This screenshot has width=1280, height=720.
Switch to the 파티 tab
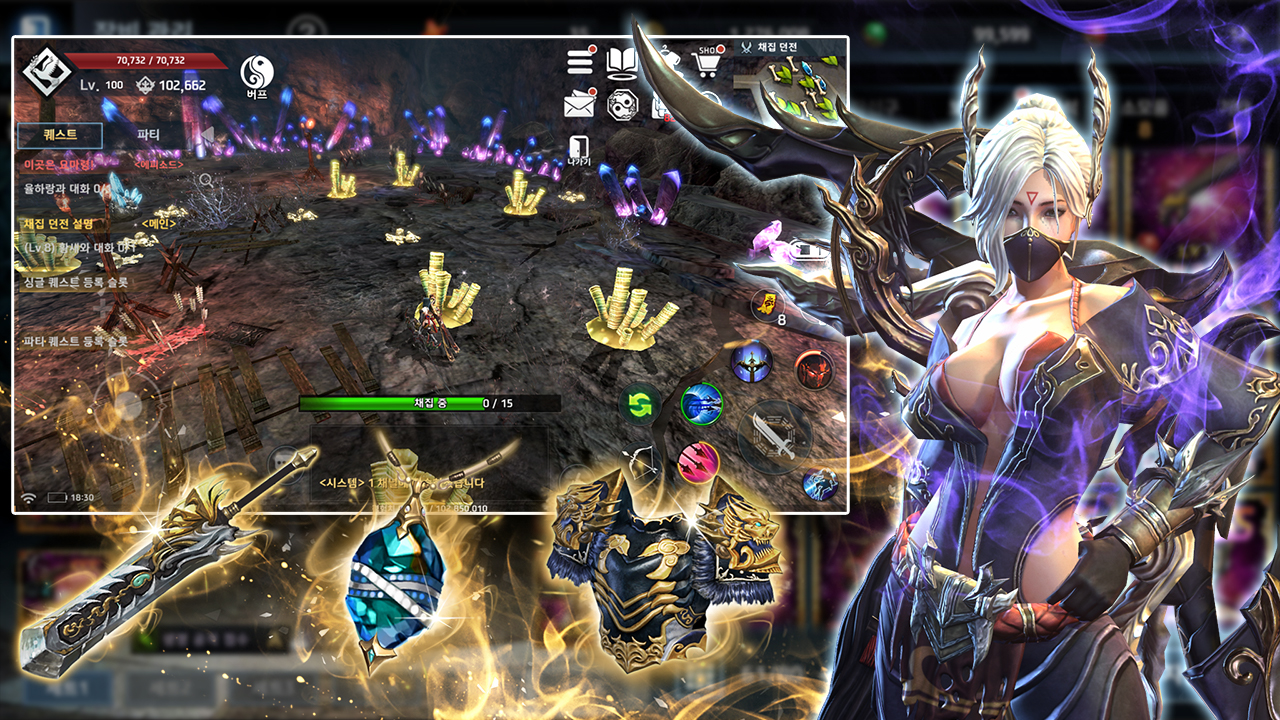[x=148, y=135]
